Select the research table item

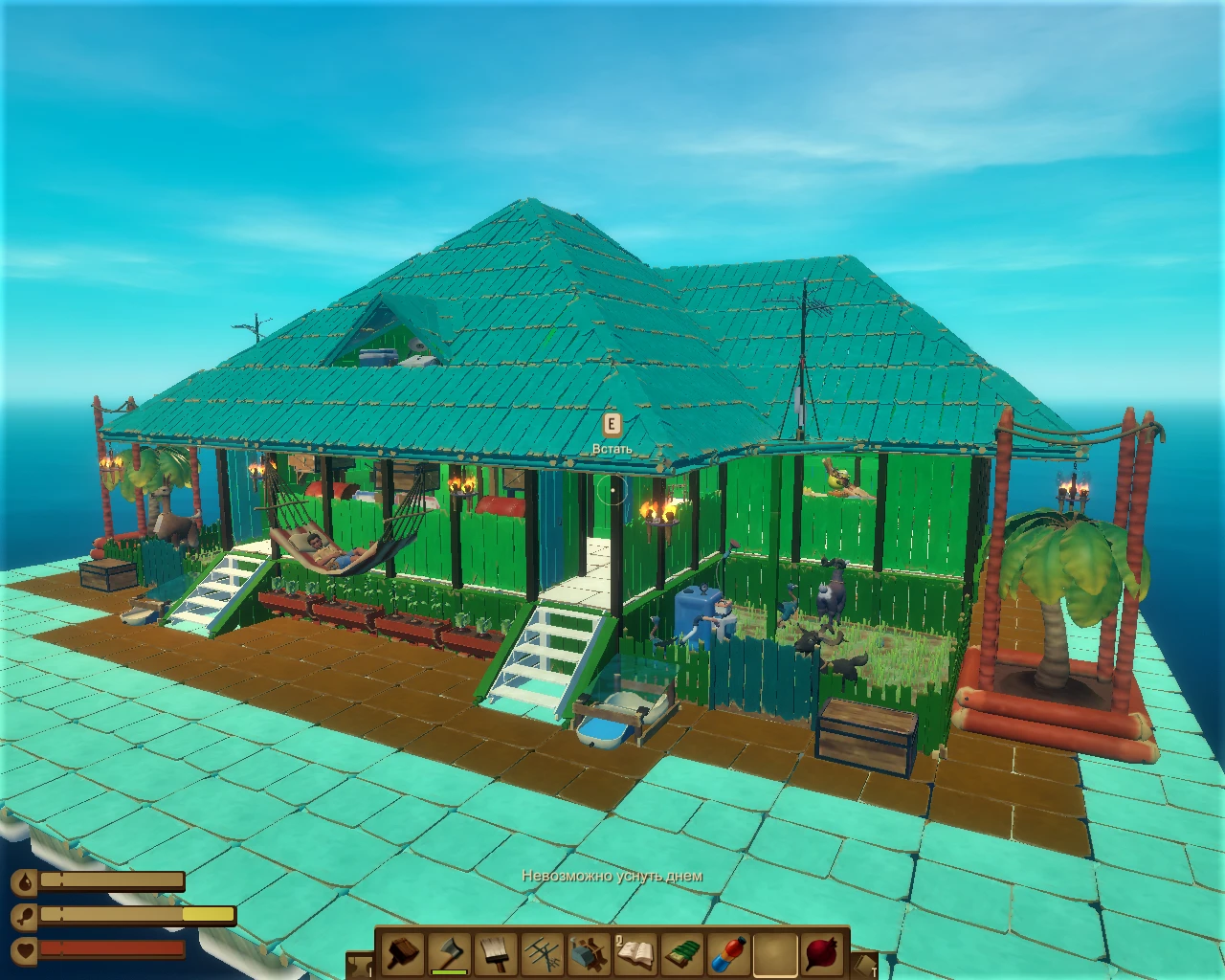tap(590, 955)
